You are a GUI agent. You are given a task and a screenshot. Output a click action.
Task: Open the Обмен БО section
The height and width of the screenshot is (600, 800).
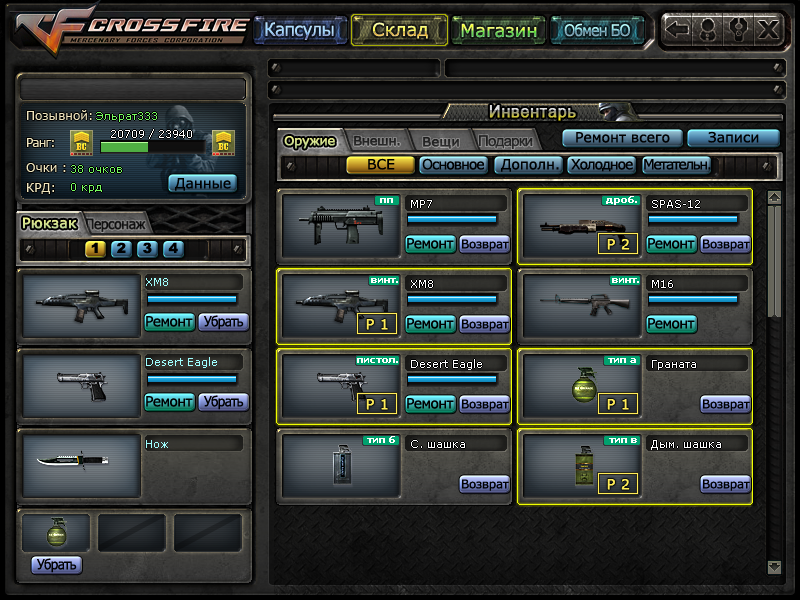click(x=597, y=30)
